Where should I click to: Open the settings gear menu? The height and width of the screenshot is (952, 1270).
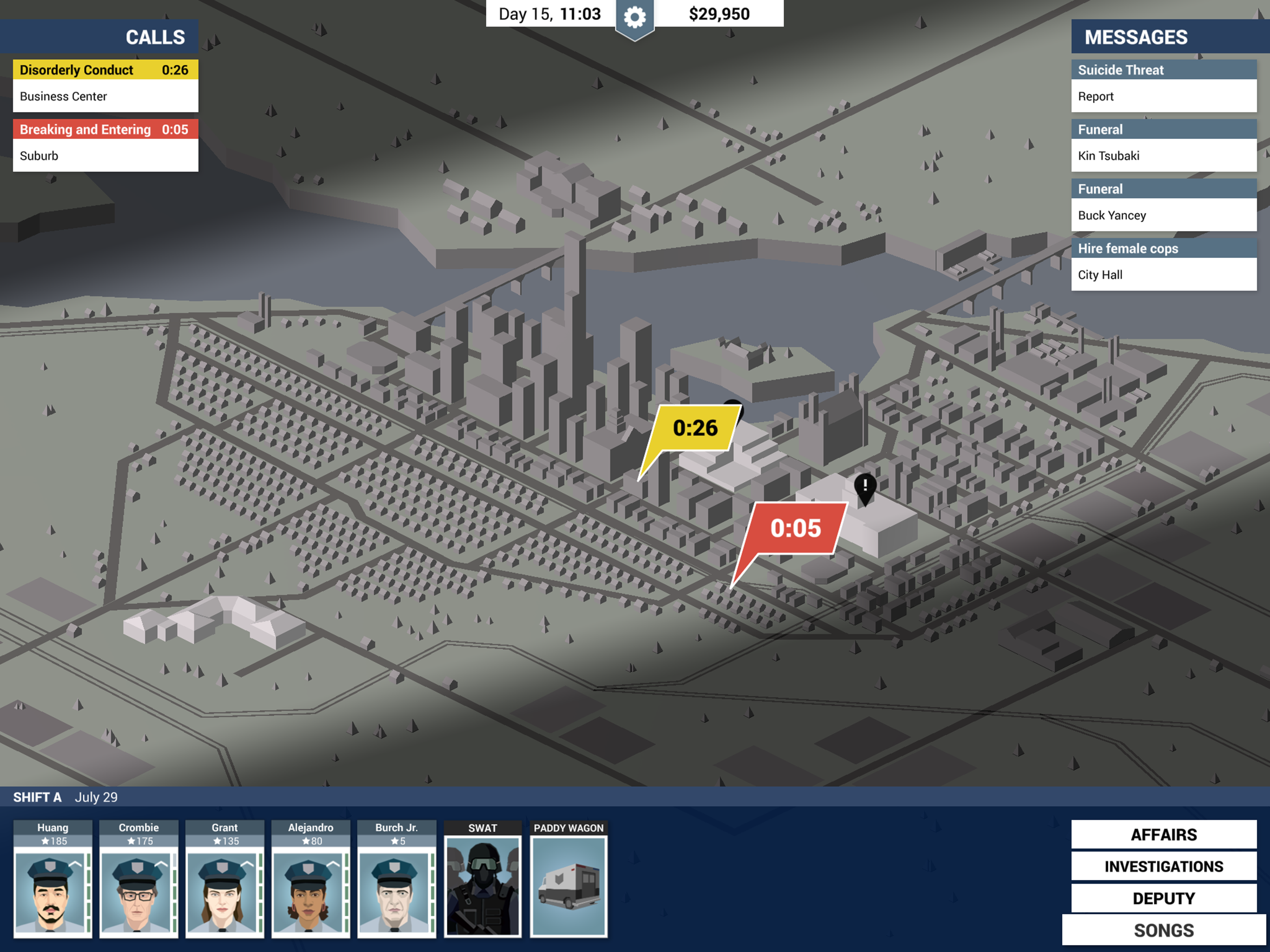(634, 15)
